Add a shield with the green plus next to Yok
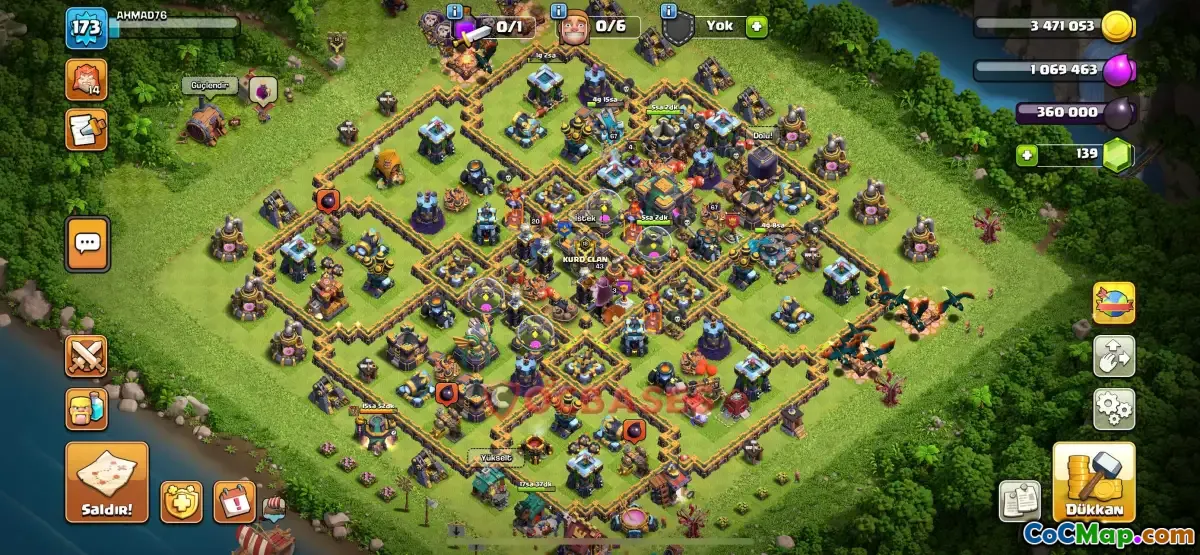Screen dimensions: 1200x555 coord(756,27)
